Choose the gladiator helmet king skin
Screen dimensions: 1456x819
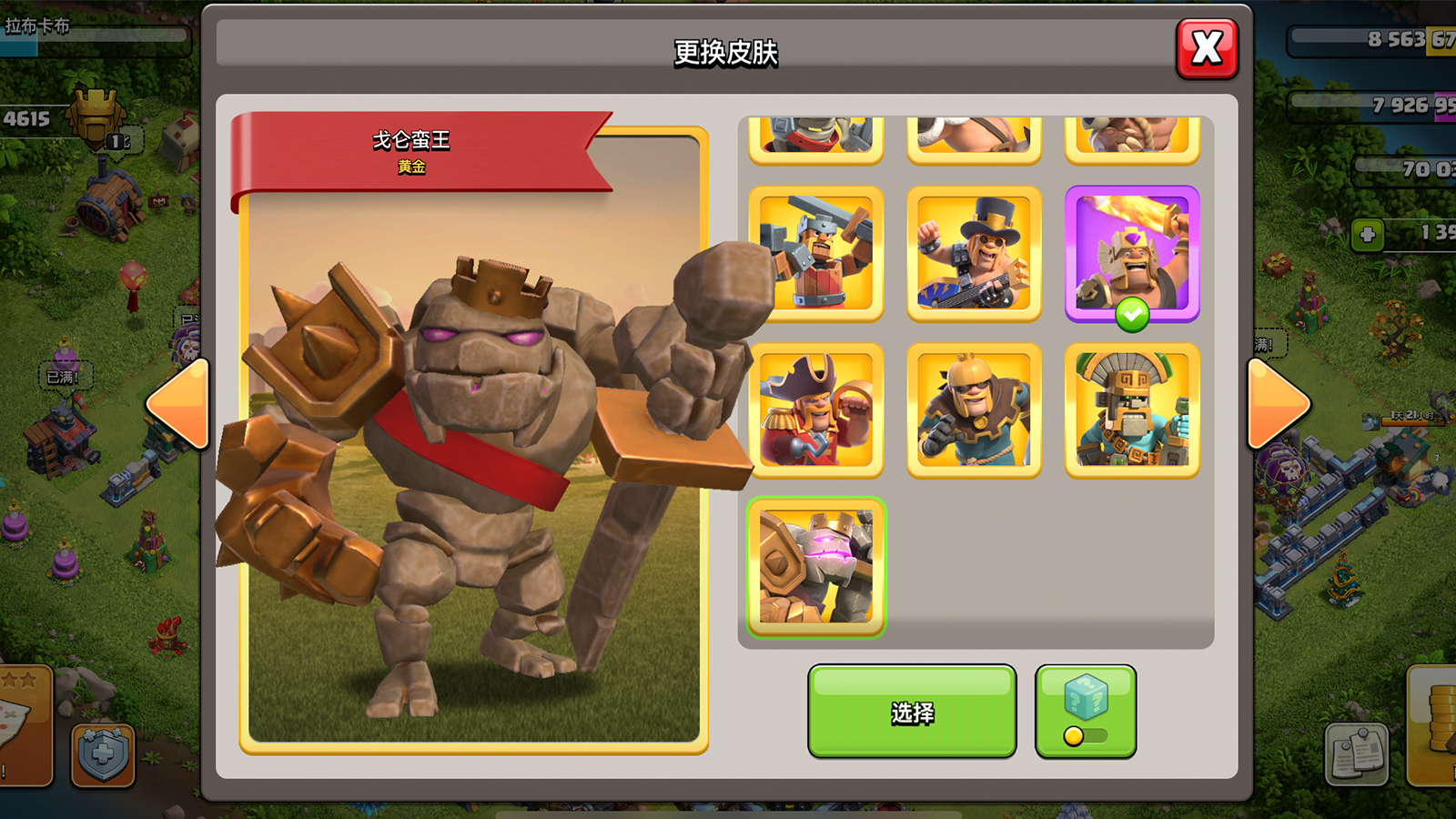coord(974,409)
